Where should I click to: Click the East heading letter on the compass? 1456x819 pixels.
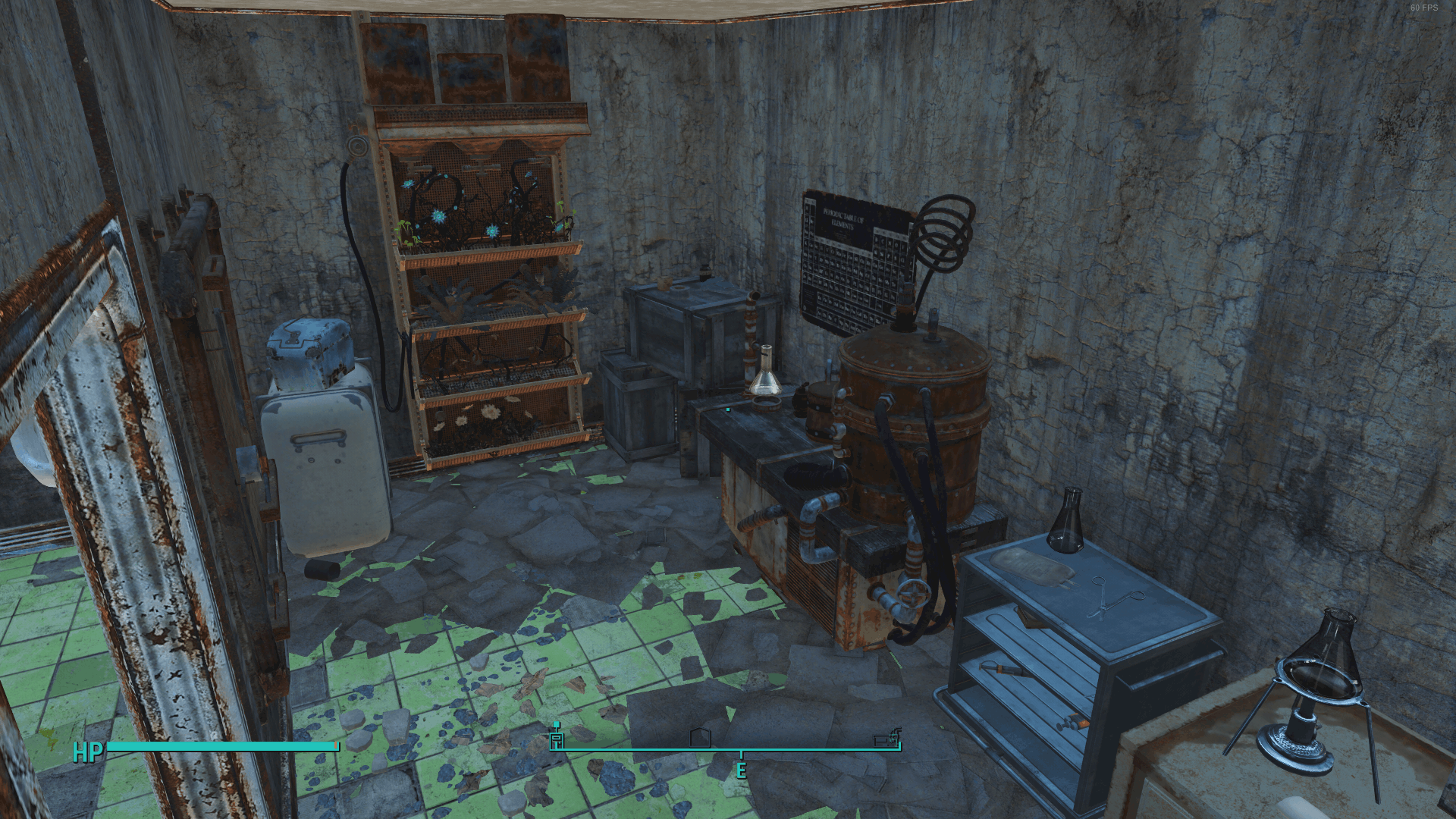(741, 770)
